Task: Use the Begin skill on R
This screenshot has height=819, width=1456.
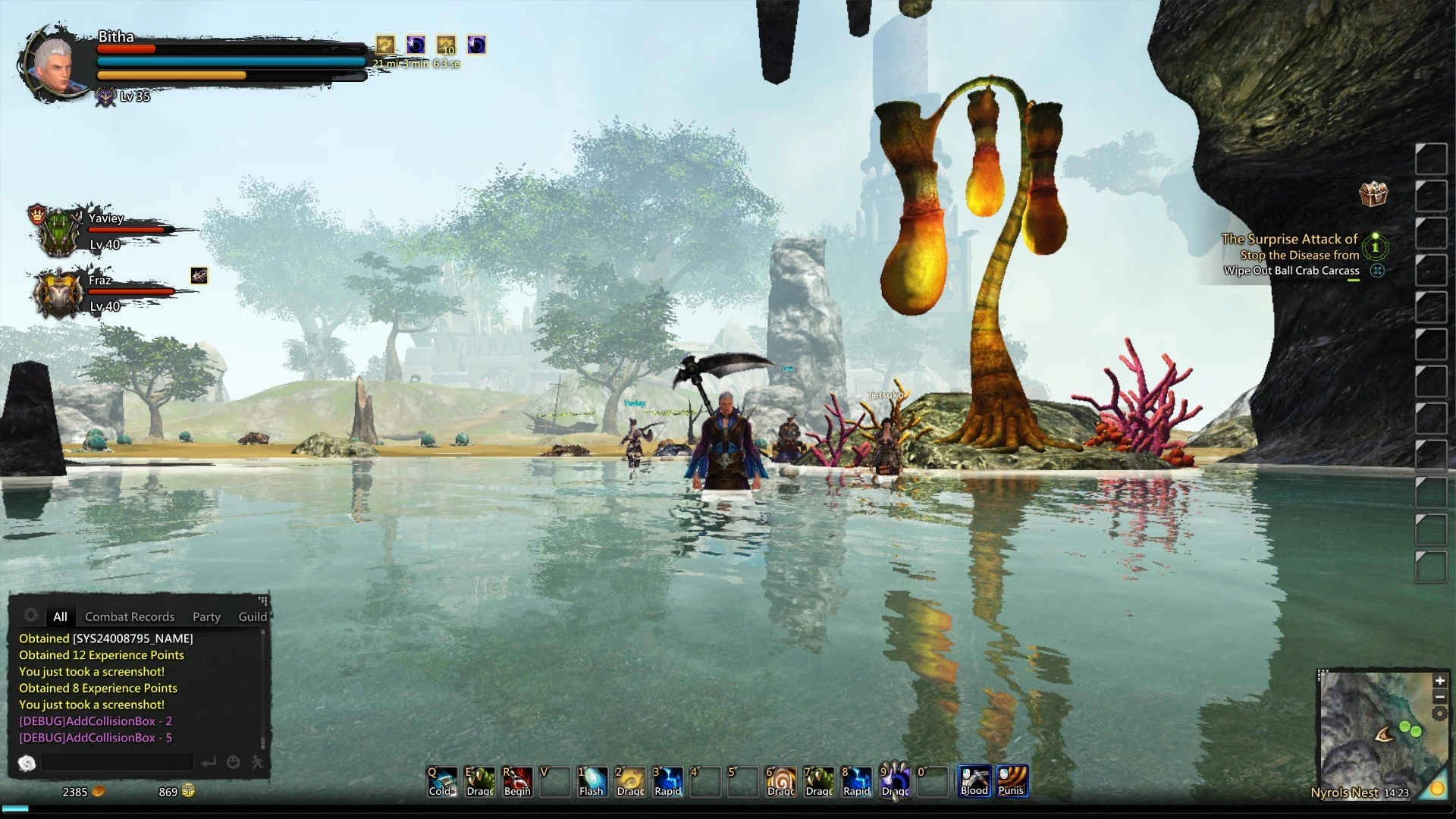Action: coord(517,781)
